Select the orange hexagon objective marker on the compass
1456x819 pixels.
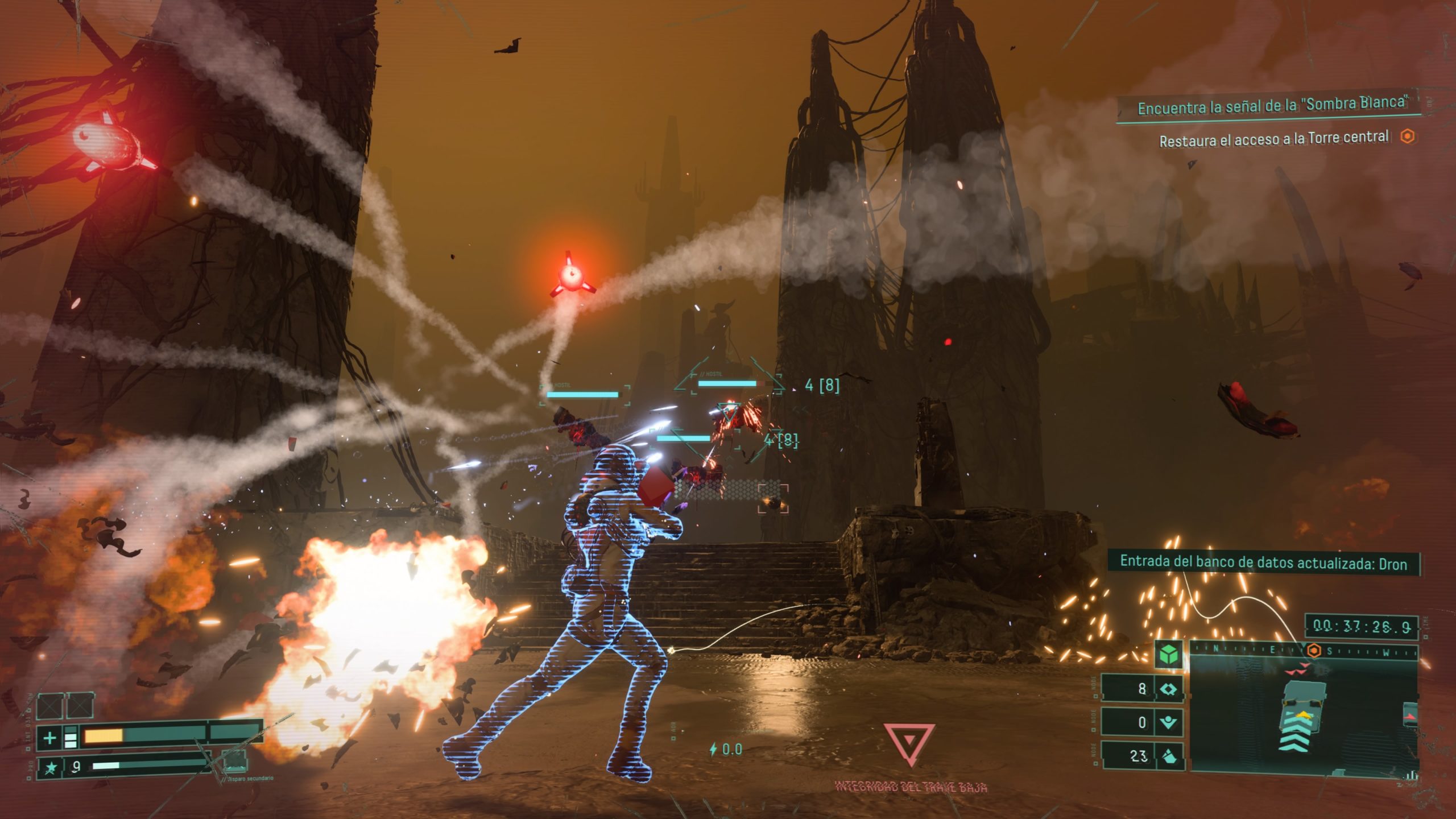[x=1314, y=651]
